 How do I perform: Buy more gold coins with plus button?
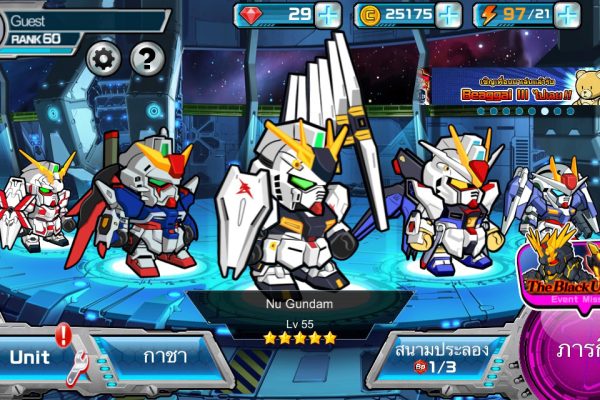(449, 15)
